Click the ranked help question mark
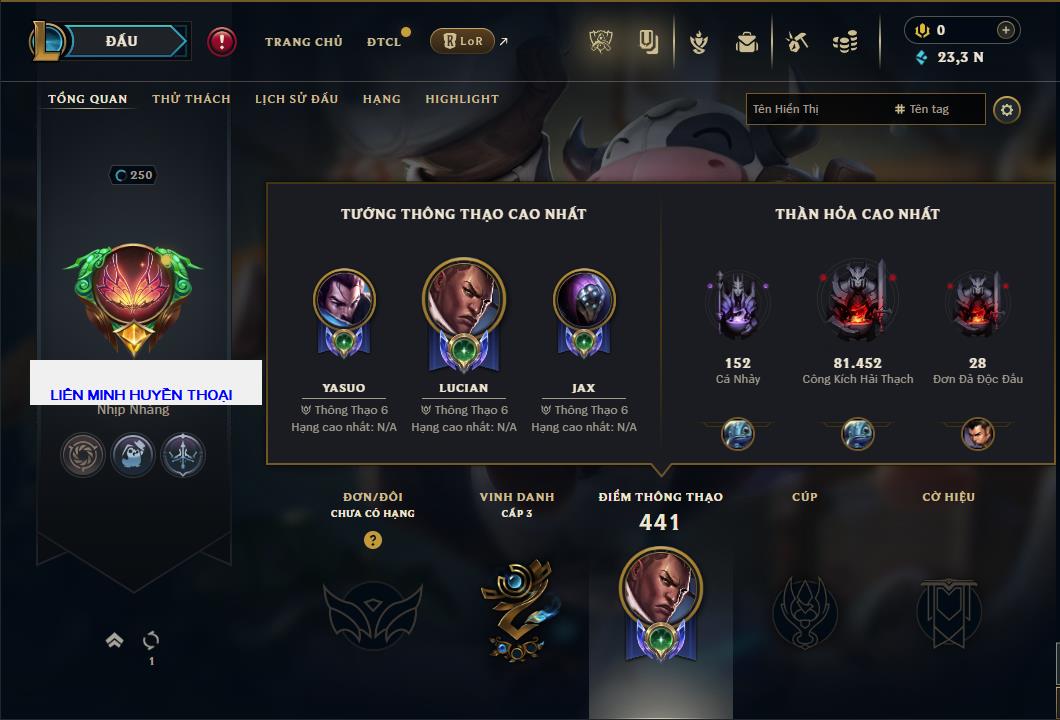 [372, 540]
